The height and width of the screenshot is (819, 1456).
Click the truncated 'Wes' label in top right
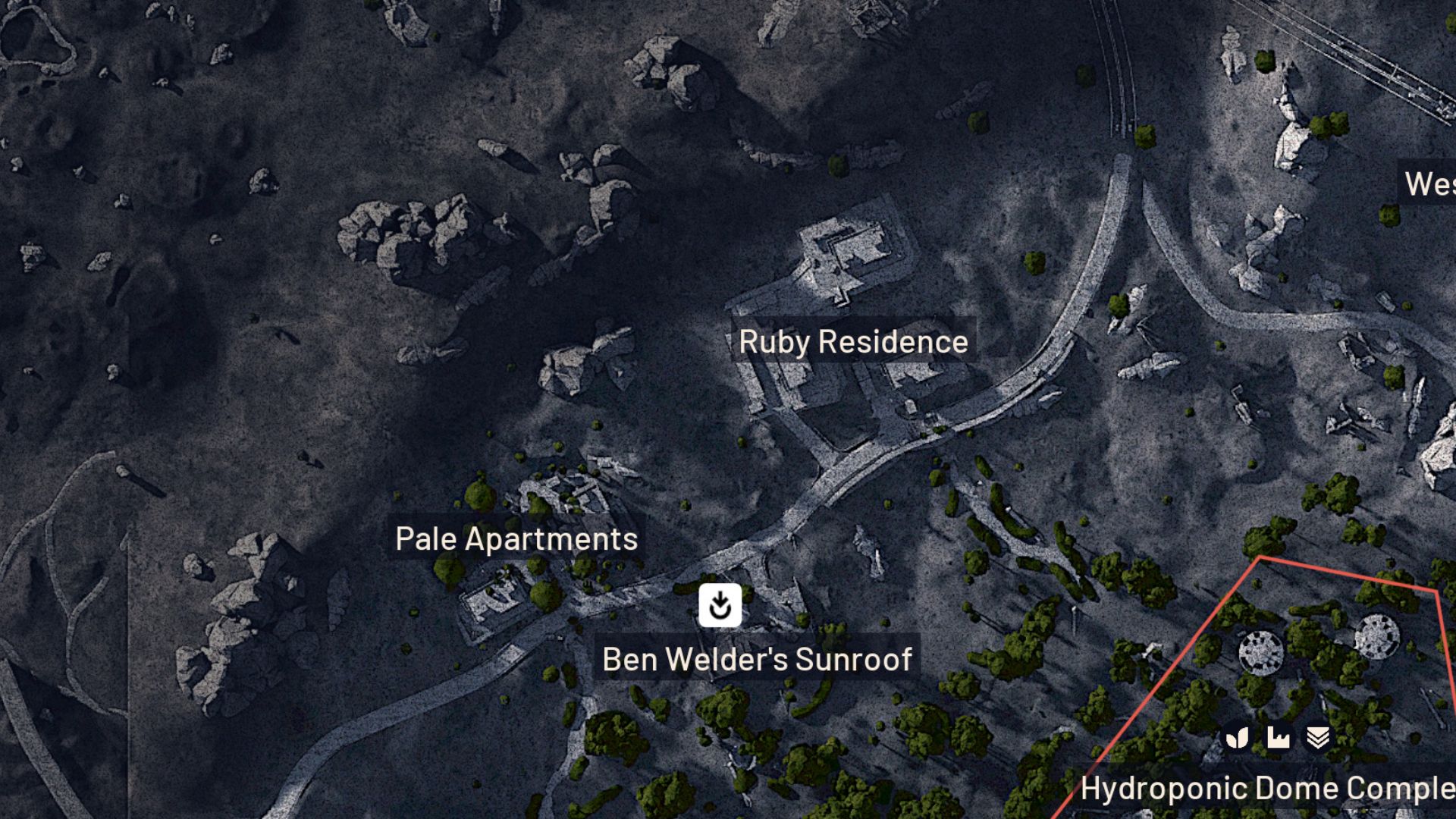pos(1432,184)
